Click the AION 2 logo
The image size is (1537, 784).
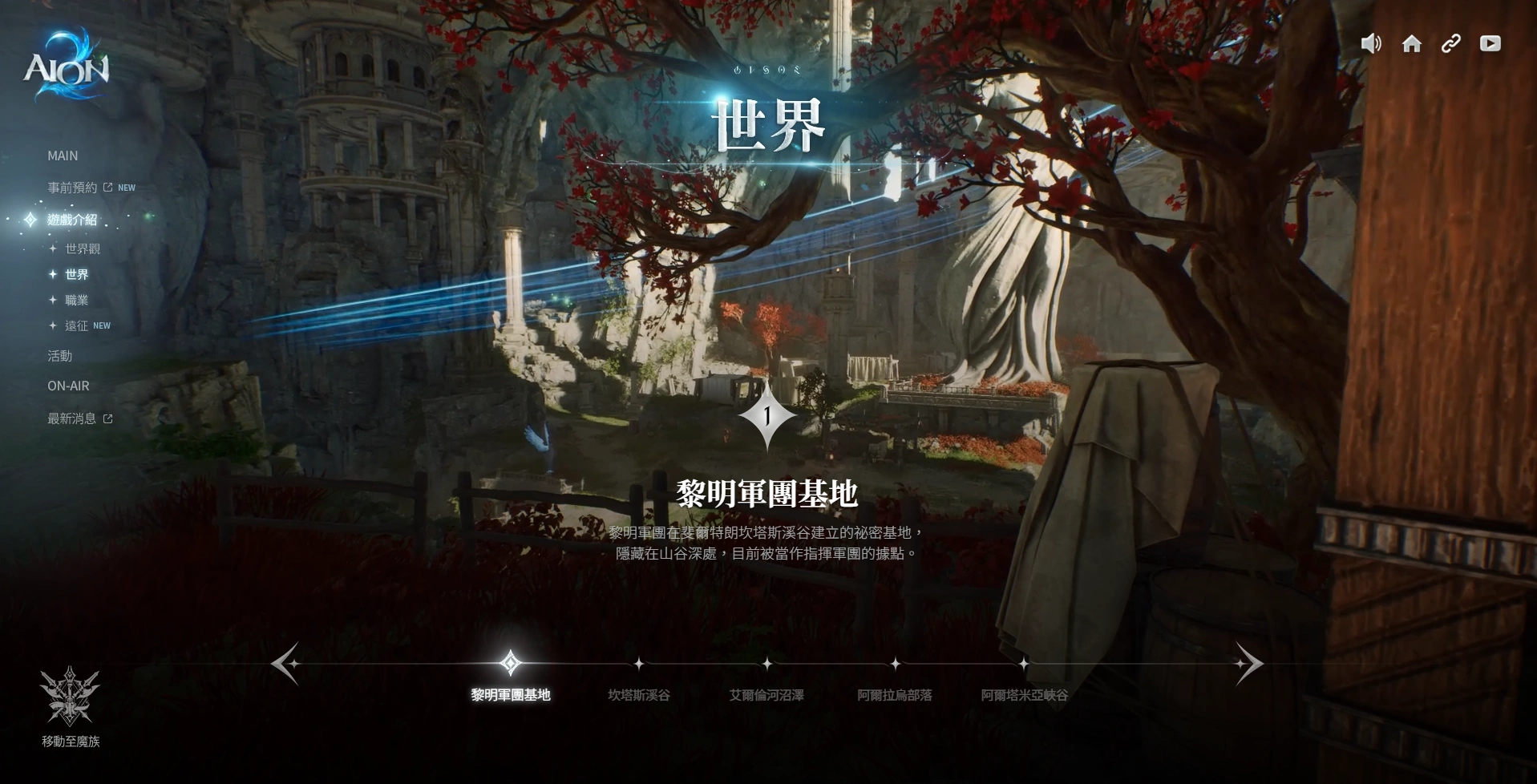pyautogui.click(x=66, y=66)
